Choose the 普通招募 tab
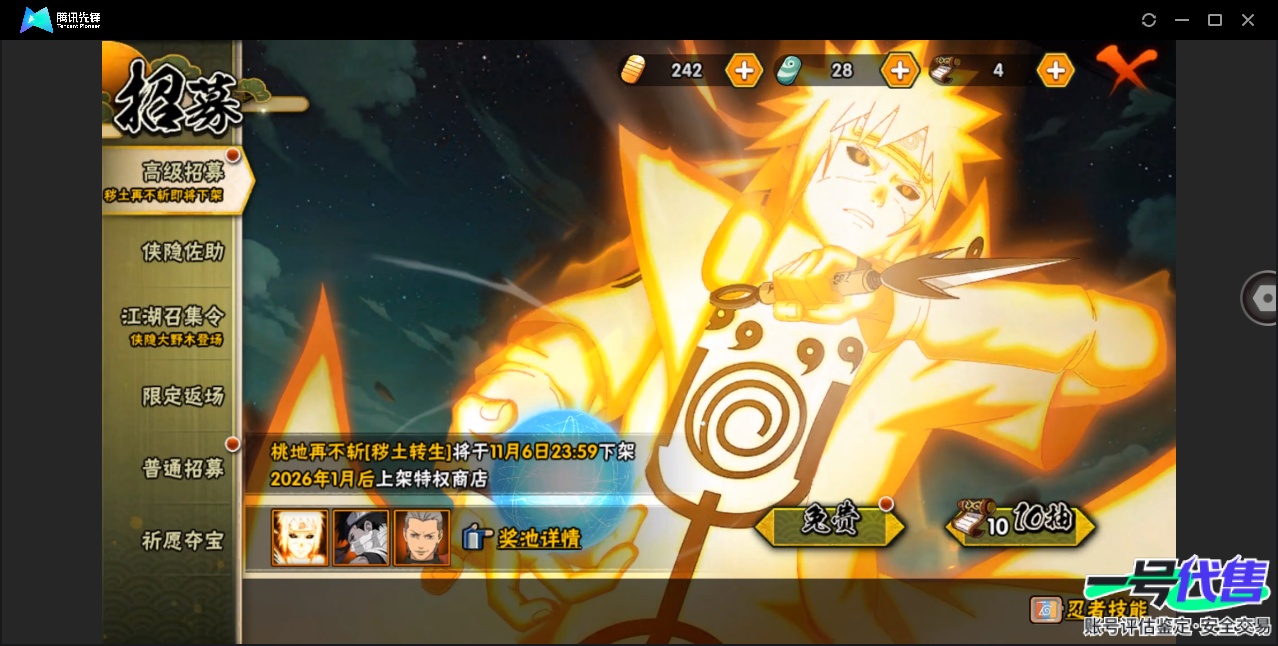The height and width of the screenshot is (646, 1278). (182, 468)
